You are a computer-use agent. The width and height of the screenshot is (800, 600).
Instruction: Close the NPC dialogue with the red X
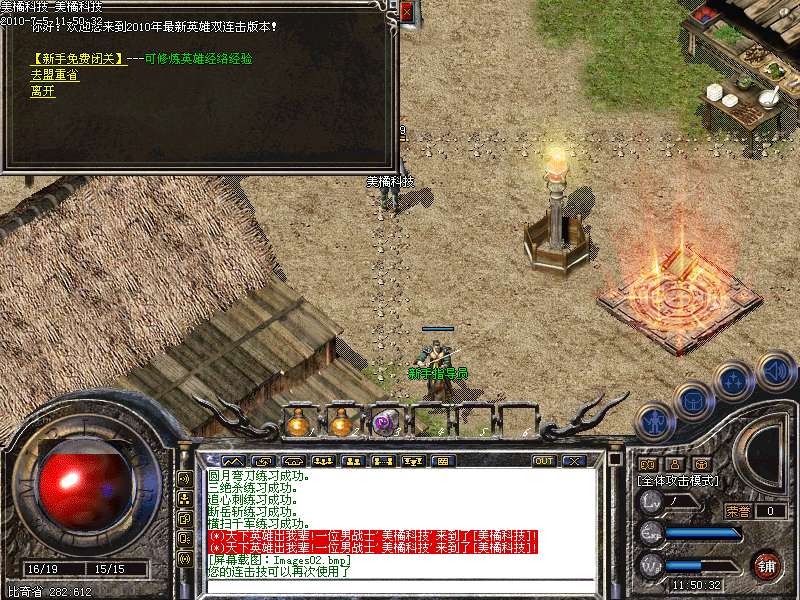point(406,12)
